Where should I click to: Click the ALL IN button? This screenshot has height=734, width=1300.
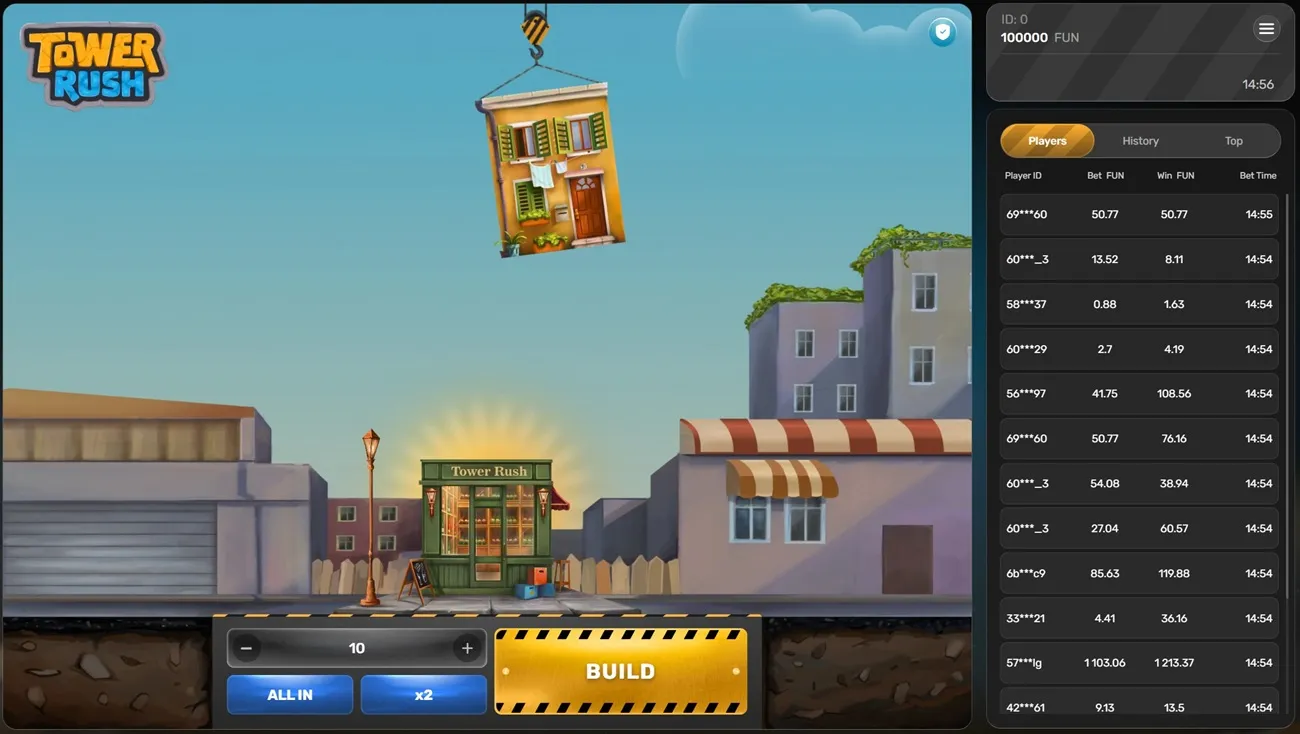point(289,694)
